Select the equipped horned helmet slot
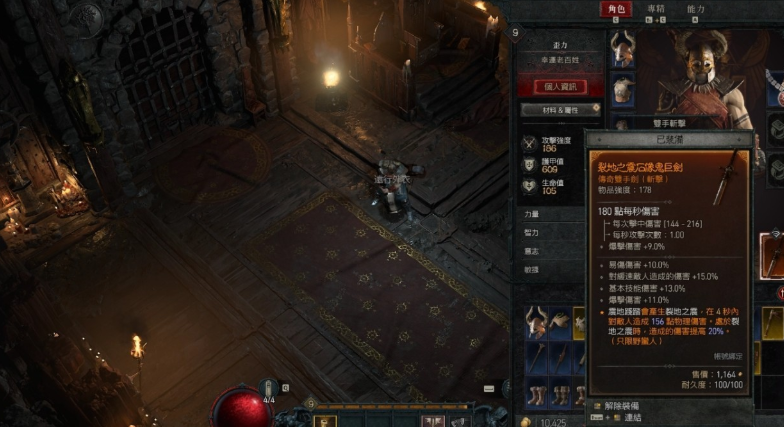This screenshot has width=784, height=427. (x=624, y=48)
